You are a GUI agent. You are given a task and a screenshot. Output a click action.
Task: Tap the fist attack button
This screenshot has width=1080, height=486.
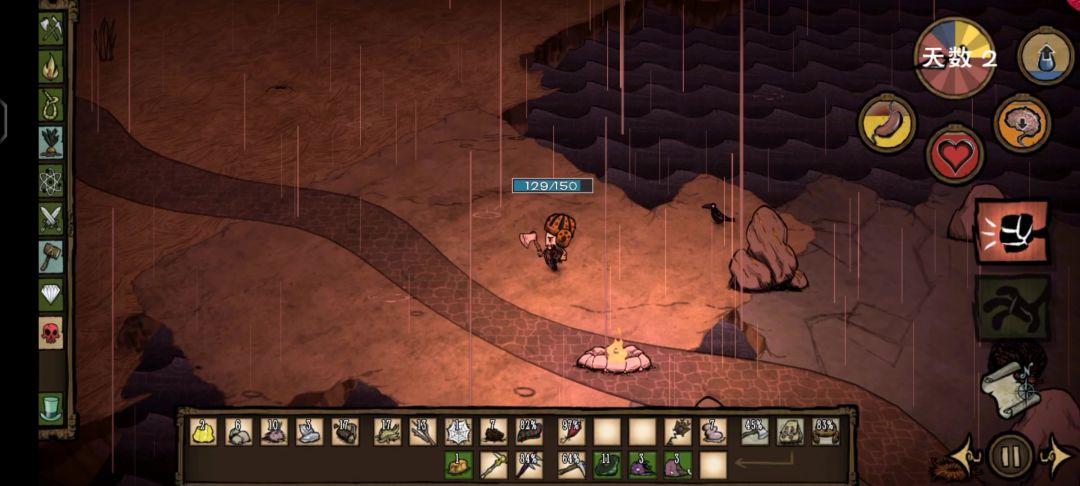coord(1012,232)
